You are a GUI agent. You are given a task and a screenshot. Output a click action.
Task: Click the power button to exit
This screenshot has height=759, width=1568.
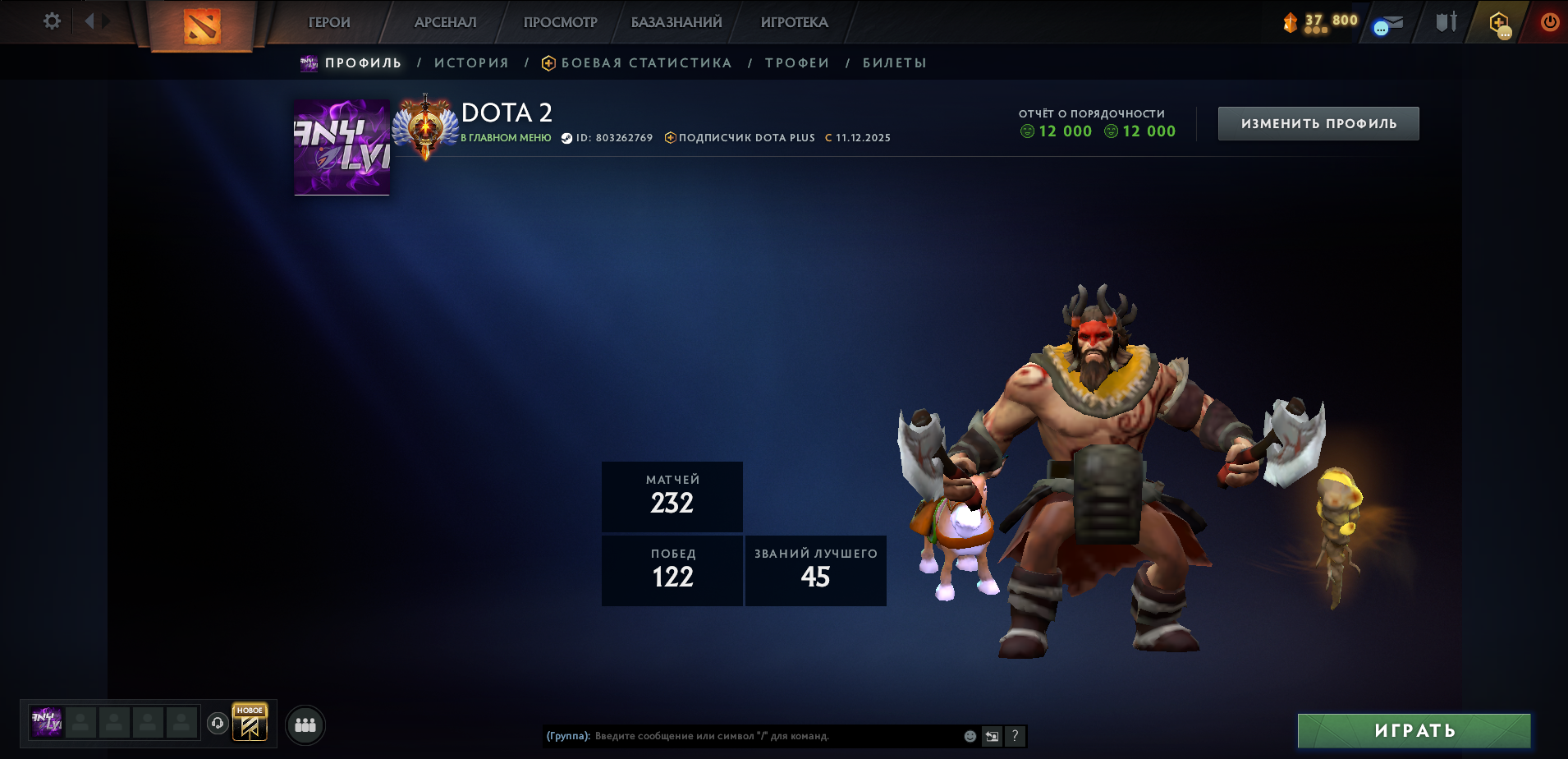1552,21
